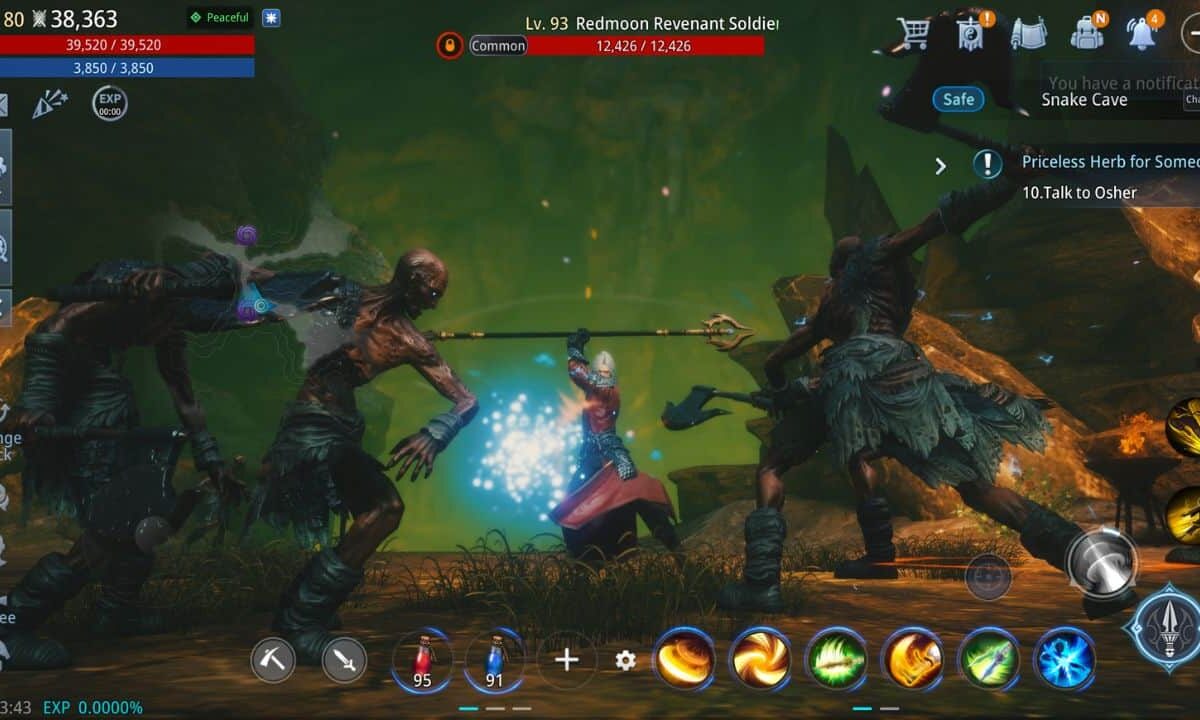1200x720 pixels.
Task: Open the shopping cart store
Action: [x=912, y=33]
